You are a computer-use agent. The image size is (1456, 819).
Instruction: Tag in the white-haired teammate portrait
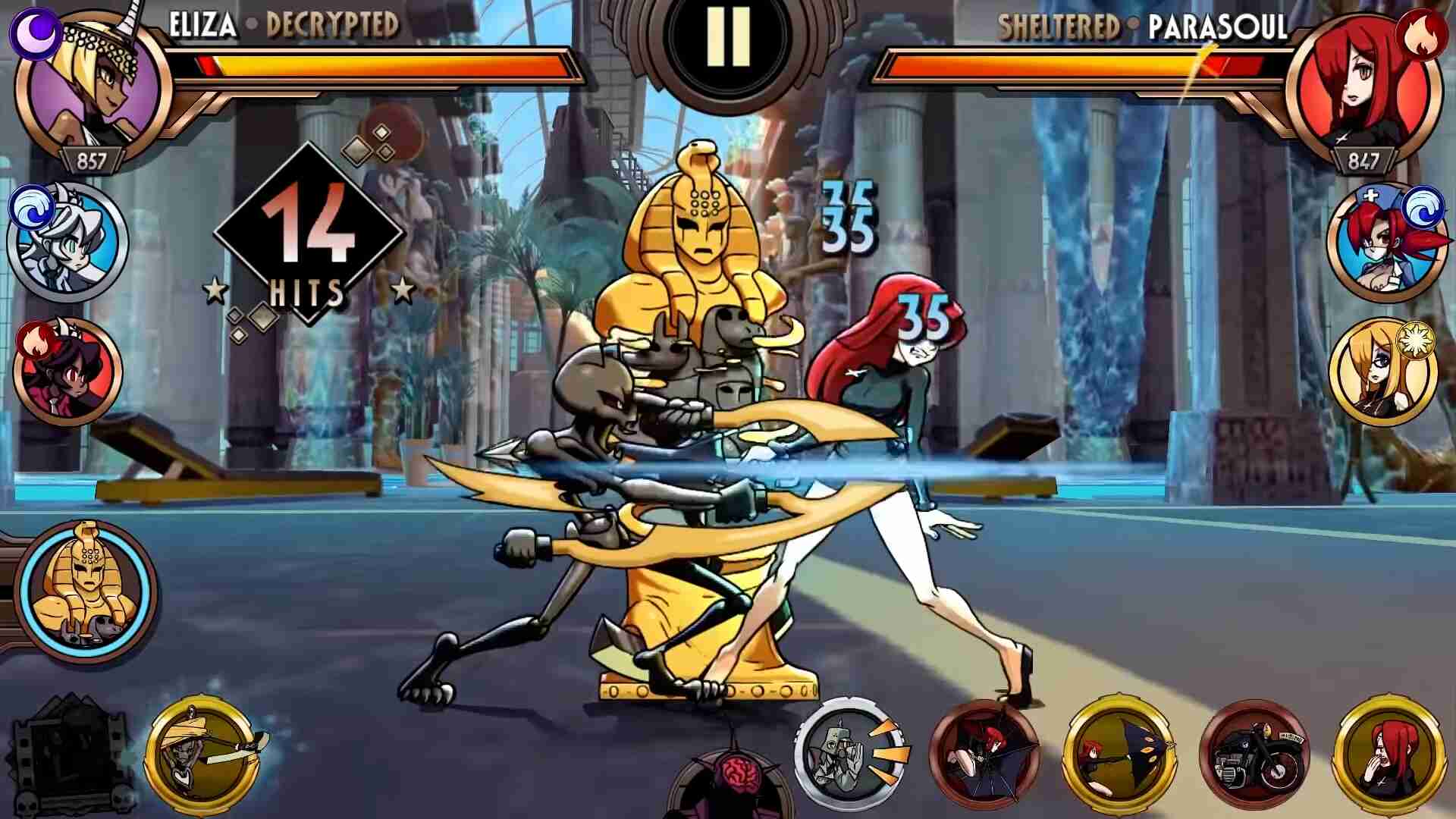[70, 241]
